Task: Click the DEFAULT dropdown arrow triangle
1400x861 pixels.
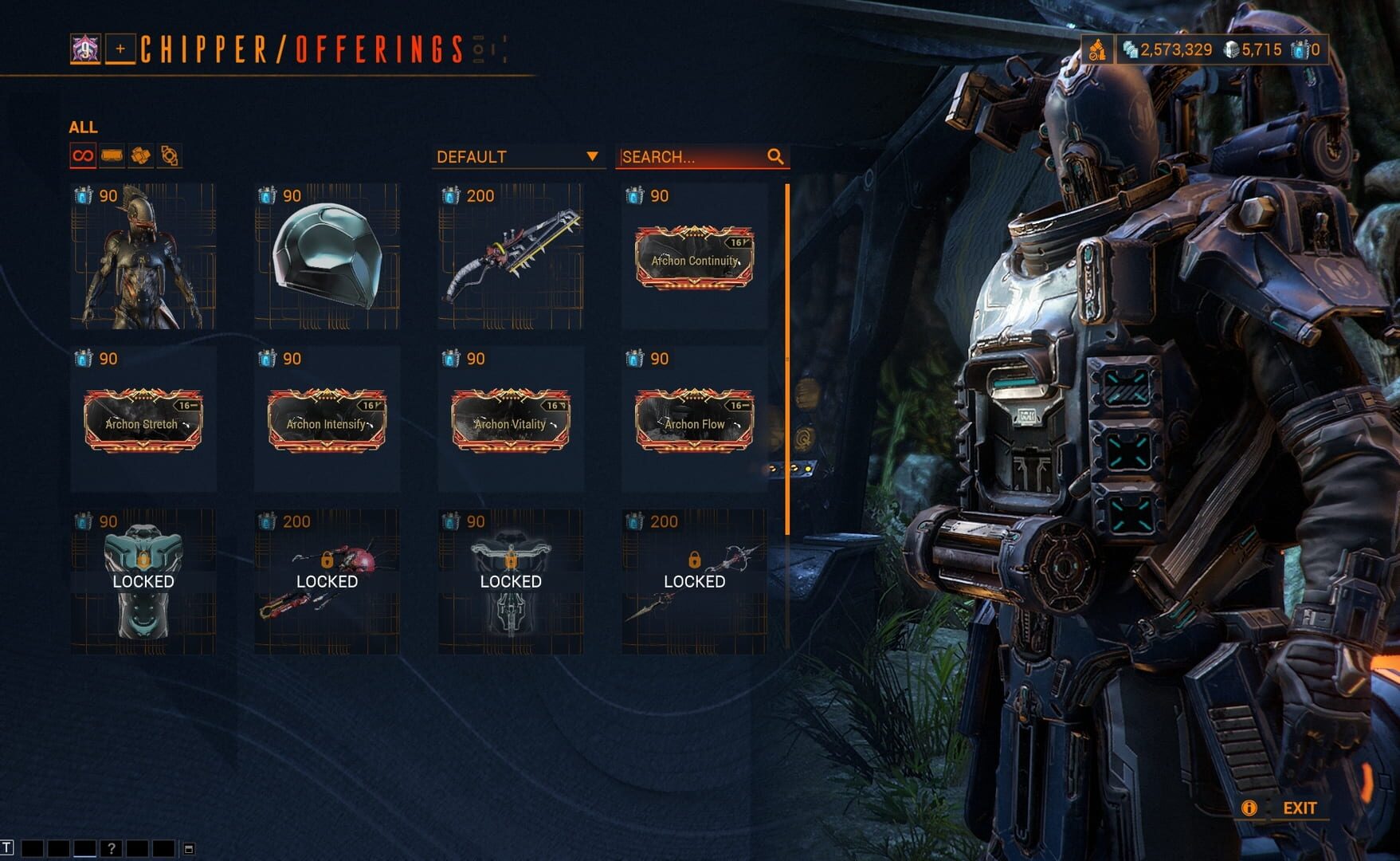Action: (593, 157)
